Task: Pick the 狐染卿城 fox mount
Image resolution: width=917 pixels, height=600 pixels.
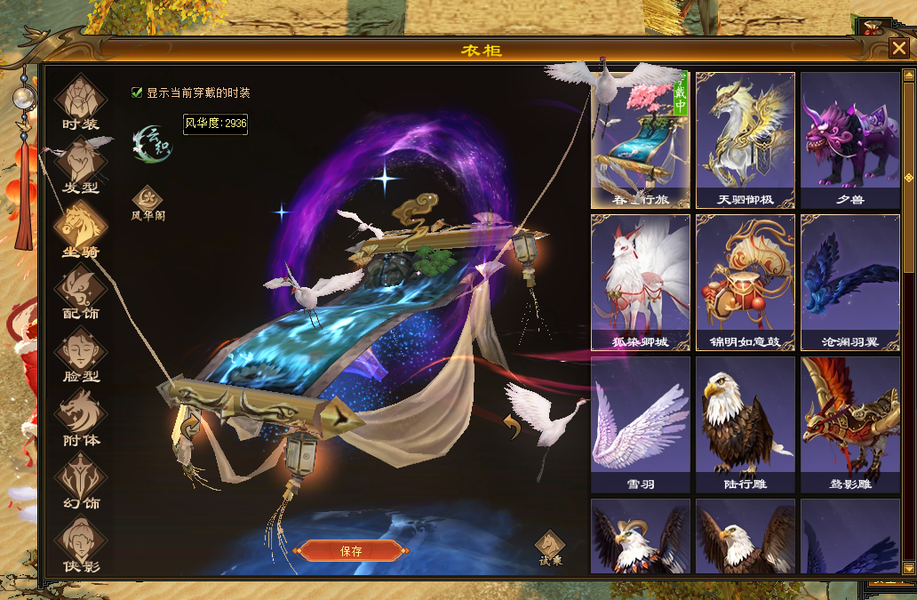Action: click(x=640, y=282)
